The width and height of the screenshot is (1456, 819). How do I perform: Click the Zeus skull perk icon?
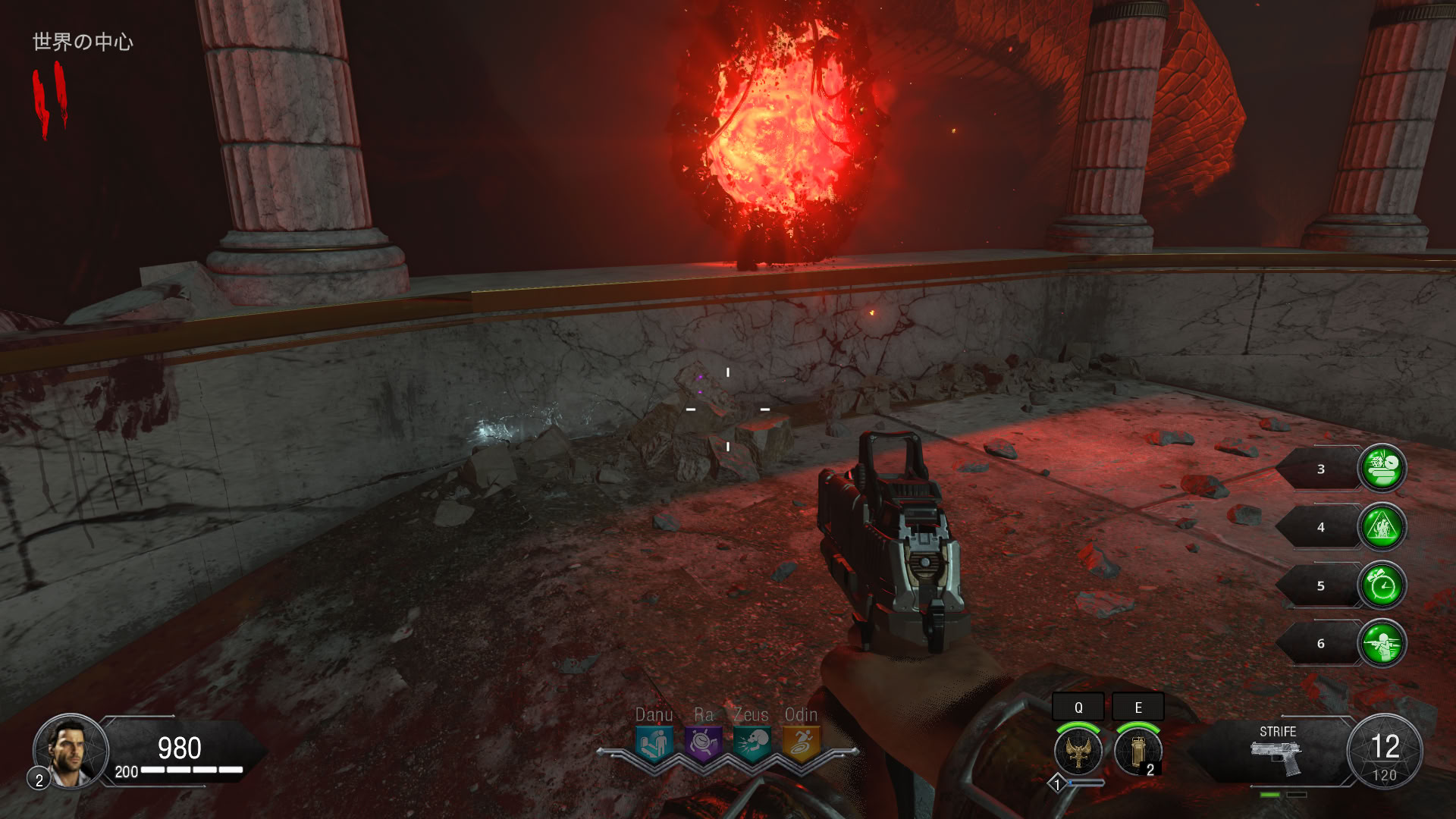pos(752,742)
